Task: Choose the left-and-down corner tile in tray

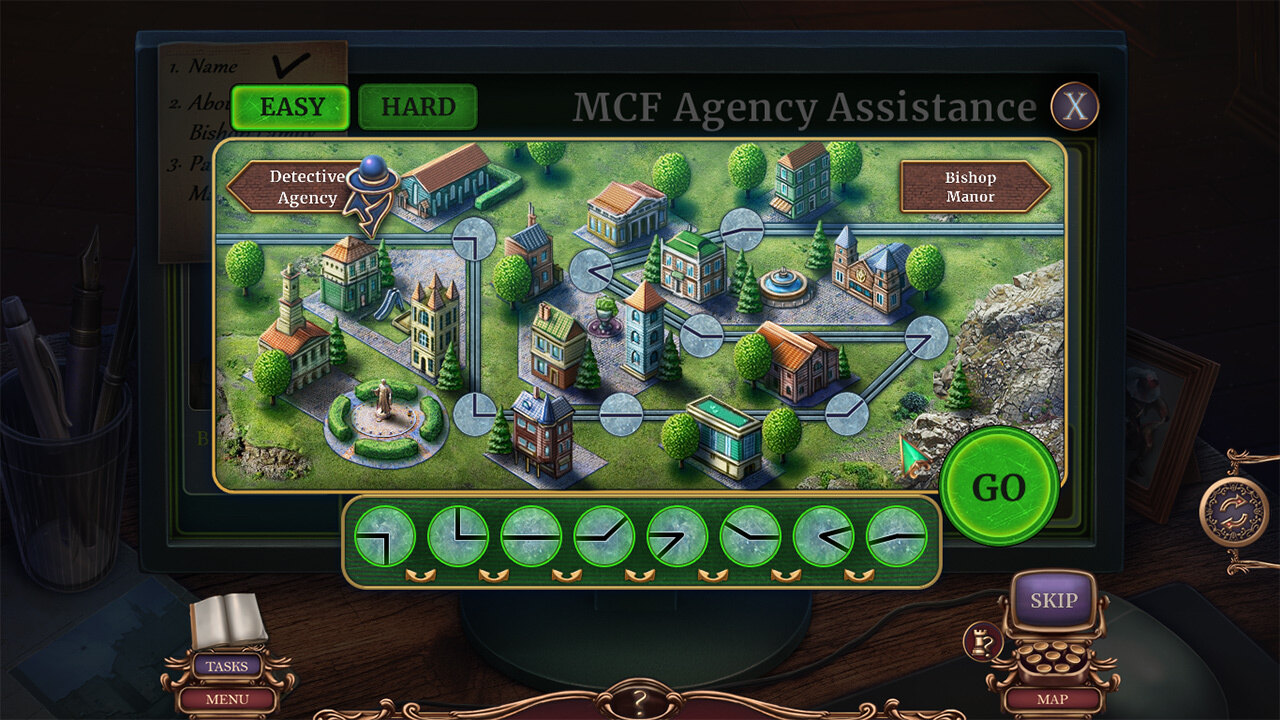Action: click(385, 536)
